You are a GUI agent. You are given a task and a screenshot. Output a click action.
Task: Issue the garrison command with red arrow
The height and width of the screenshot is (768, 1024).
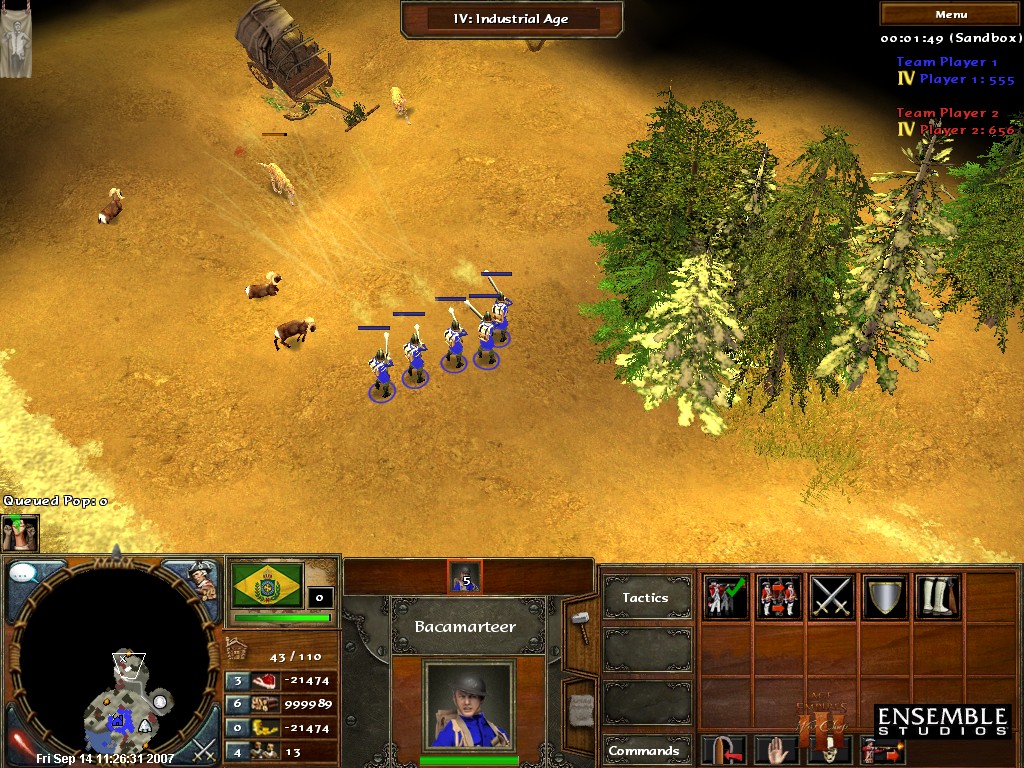[x=725, y=750]
